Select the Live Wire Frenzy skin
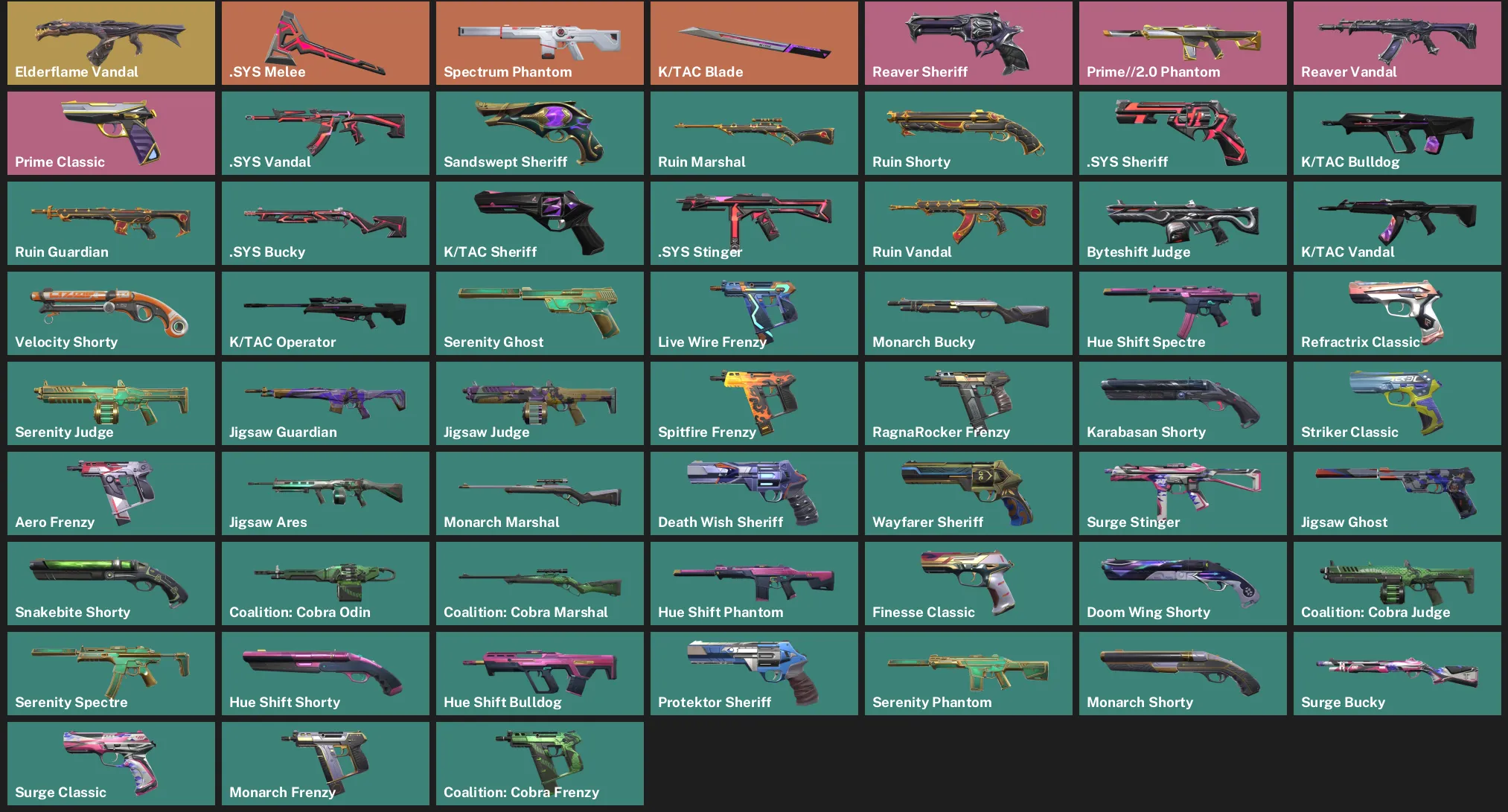Image resolution: width=1508 pixels, height=812 pixels. click(x=753, y=313)
